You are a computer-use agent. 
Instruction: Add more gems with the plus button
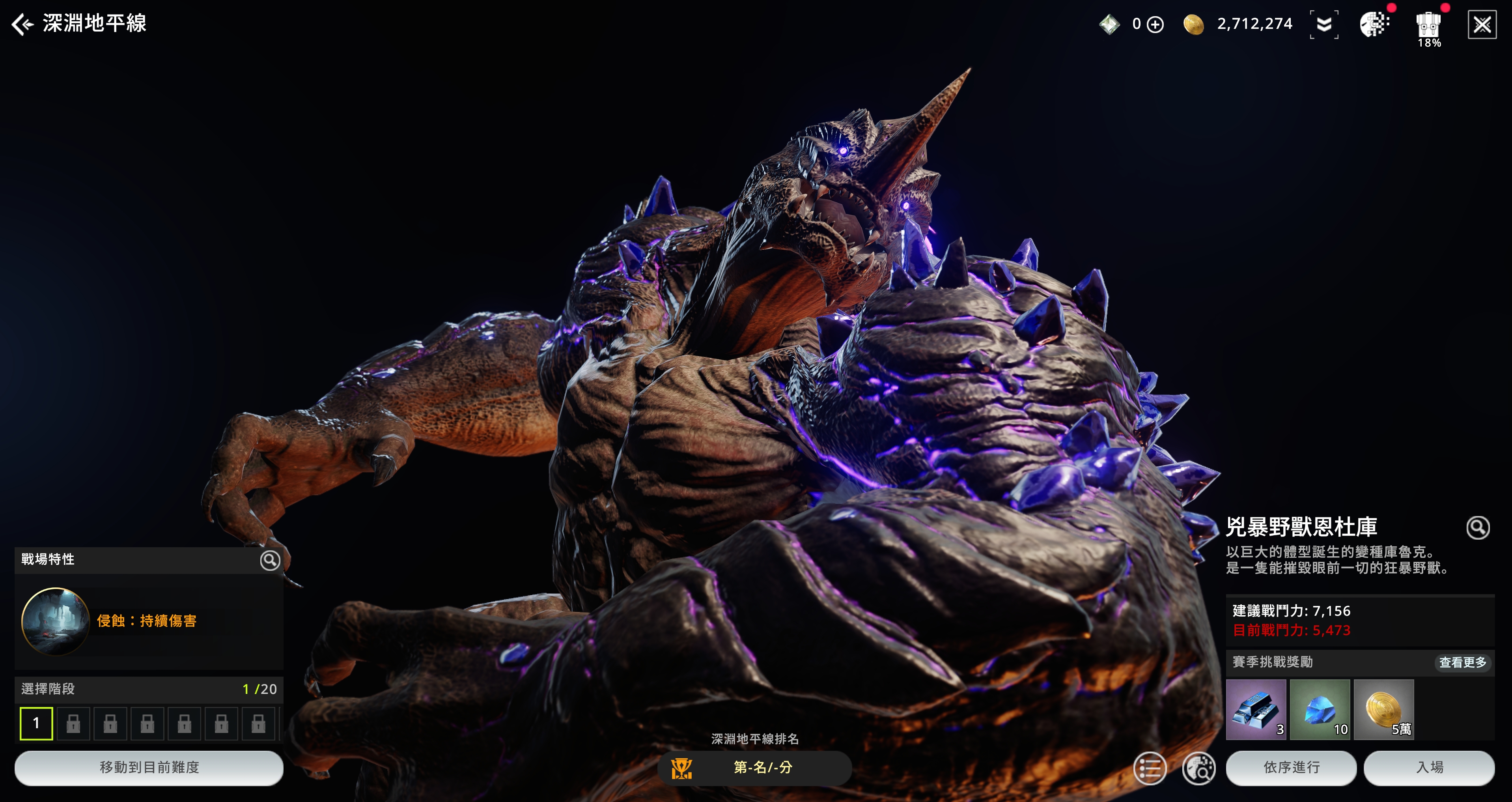[1155, 25]
